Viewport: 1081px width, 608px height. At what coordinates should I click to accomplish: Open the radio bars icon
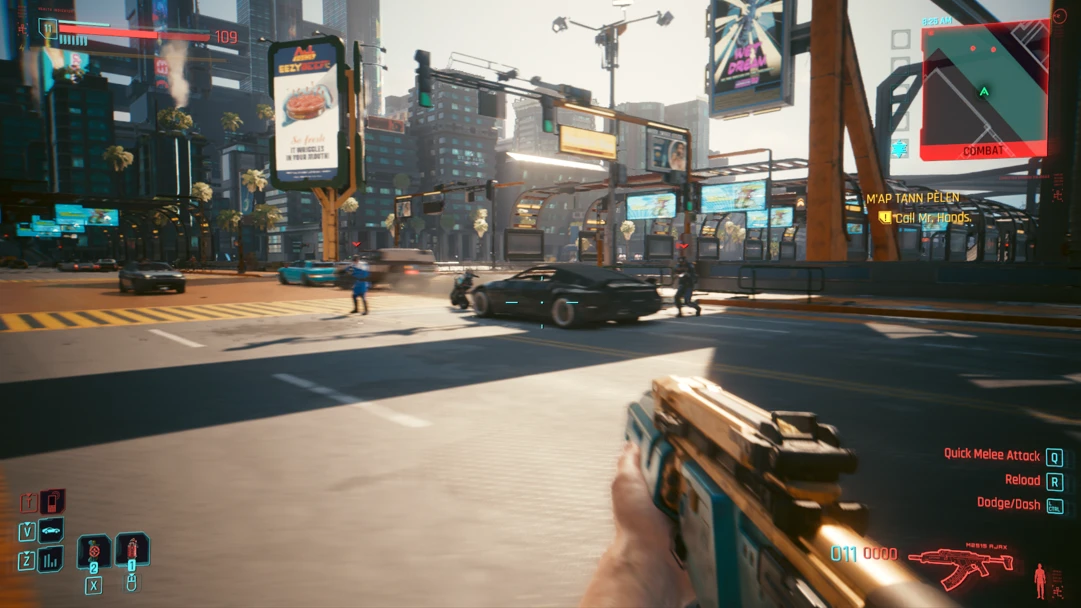pyautogui.click(x=50, y=559)
